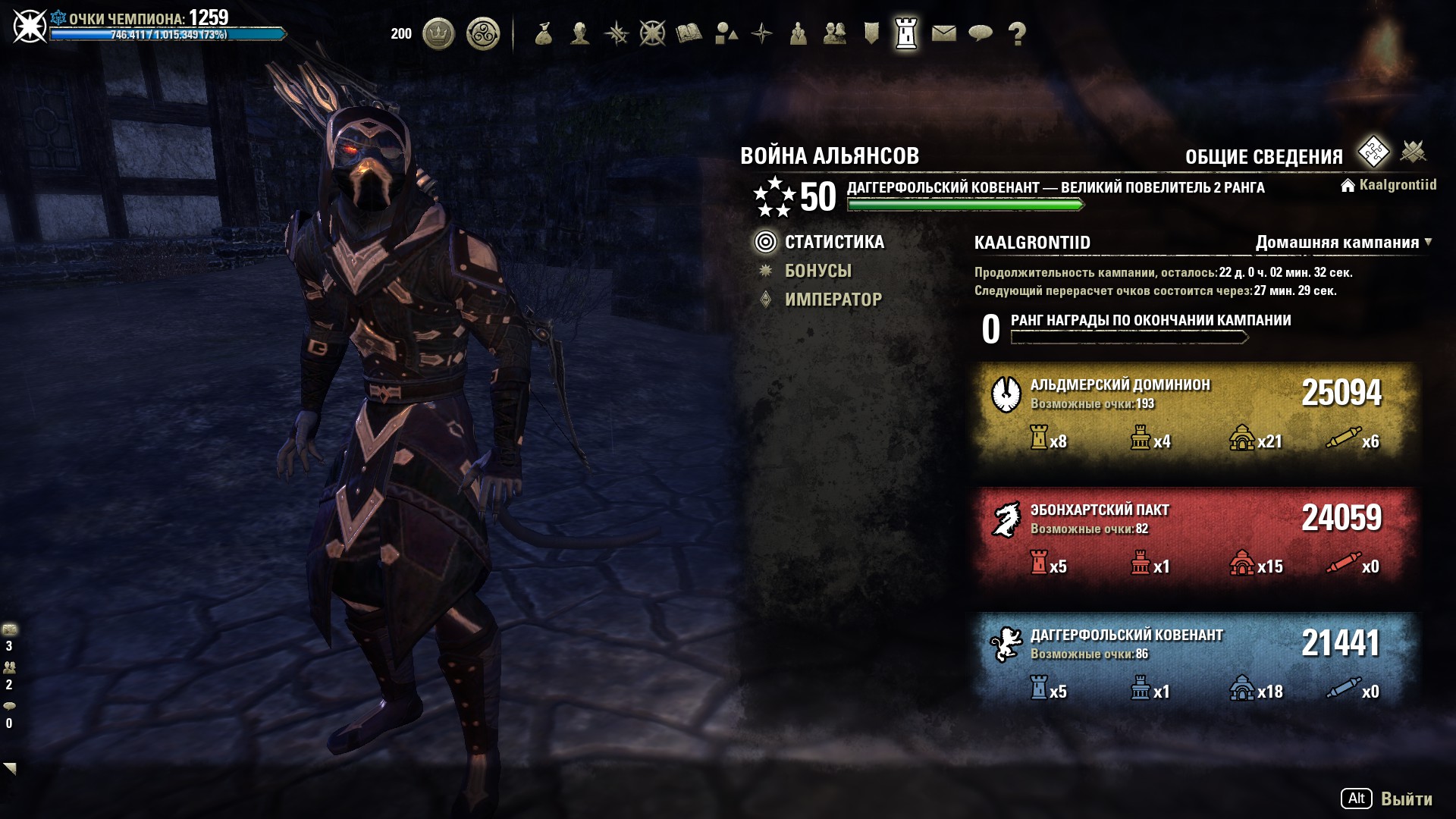This screenshot has height=819, width=1456.
Task: Open the map compass star icon
Action: click(x=761, y=33)
